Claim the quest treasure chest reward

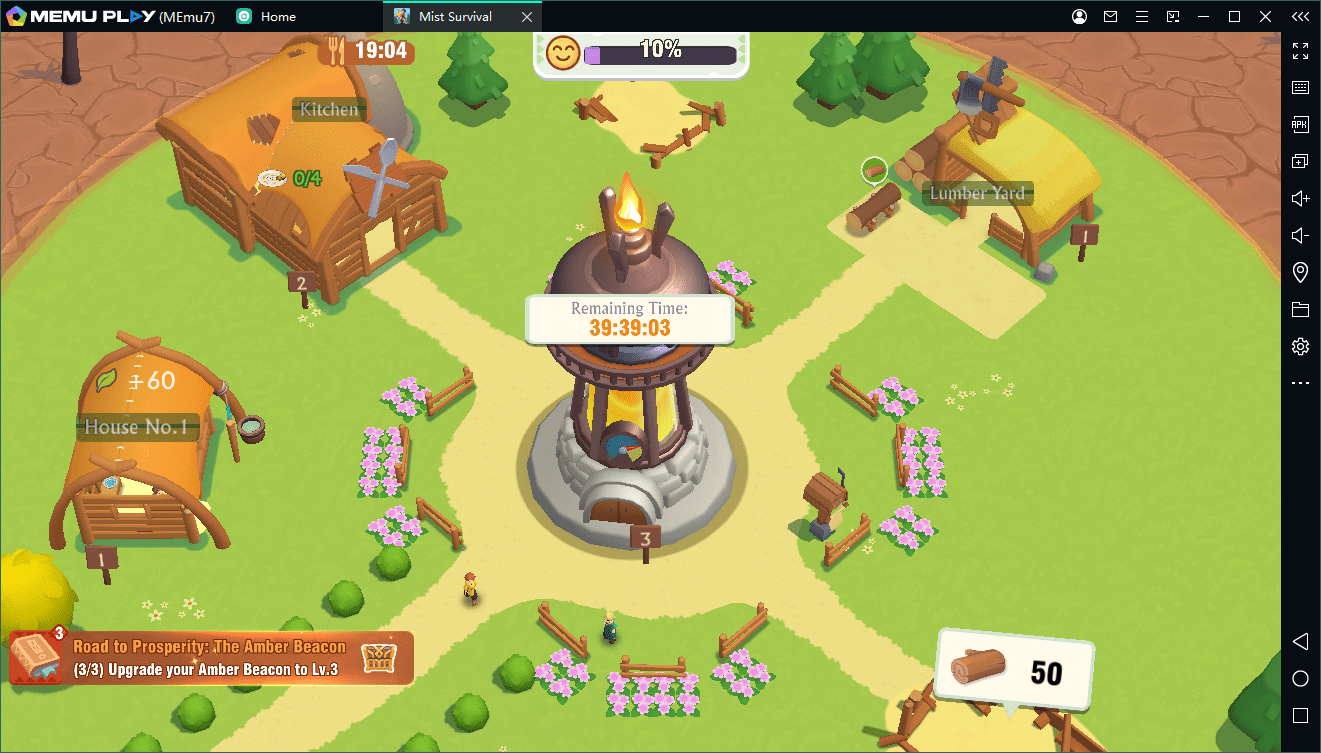pos(379,657)
